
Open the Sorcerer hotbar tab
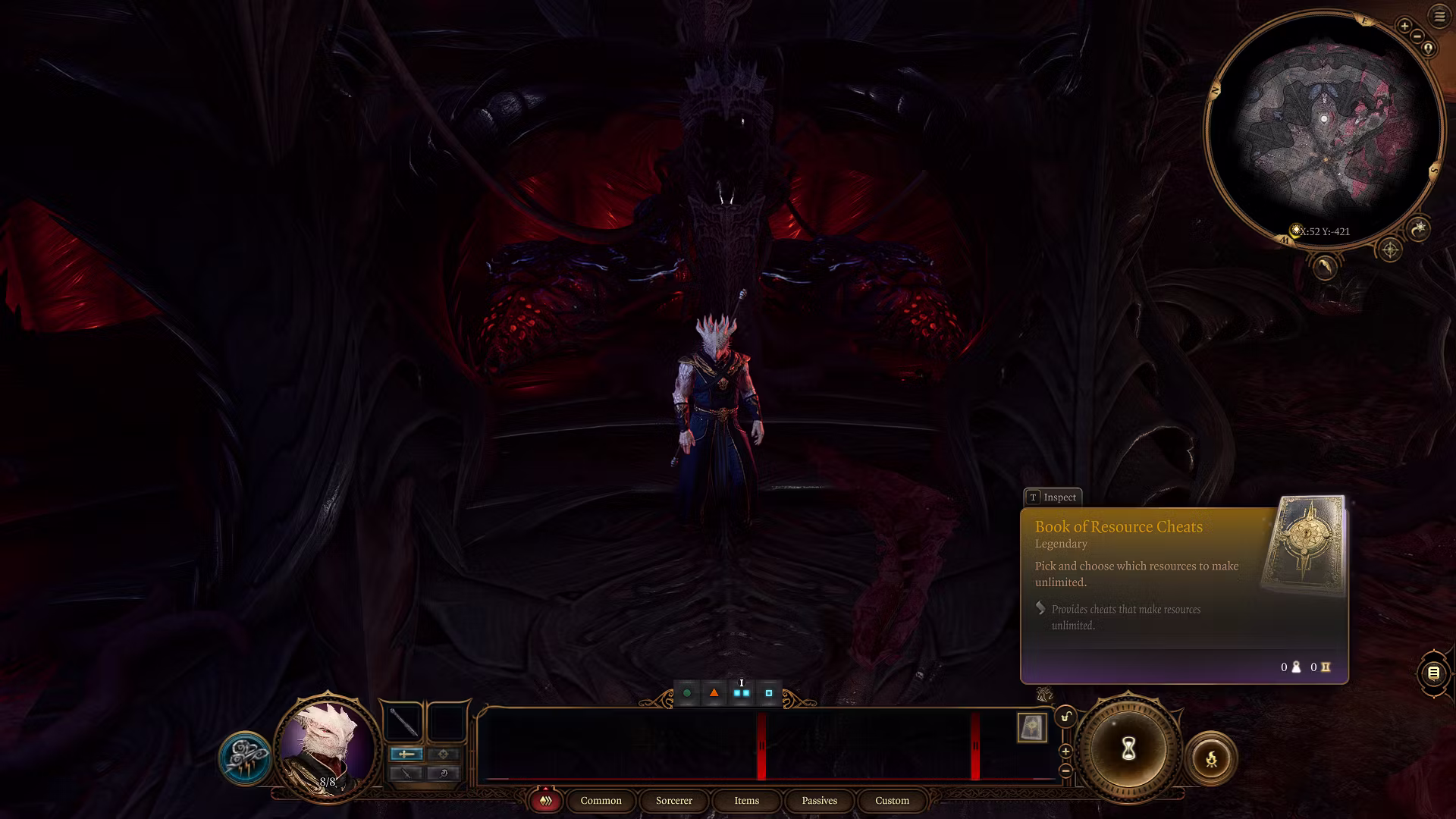pyautogui.click(x=673, y=801)
